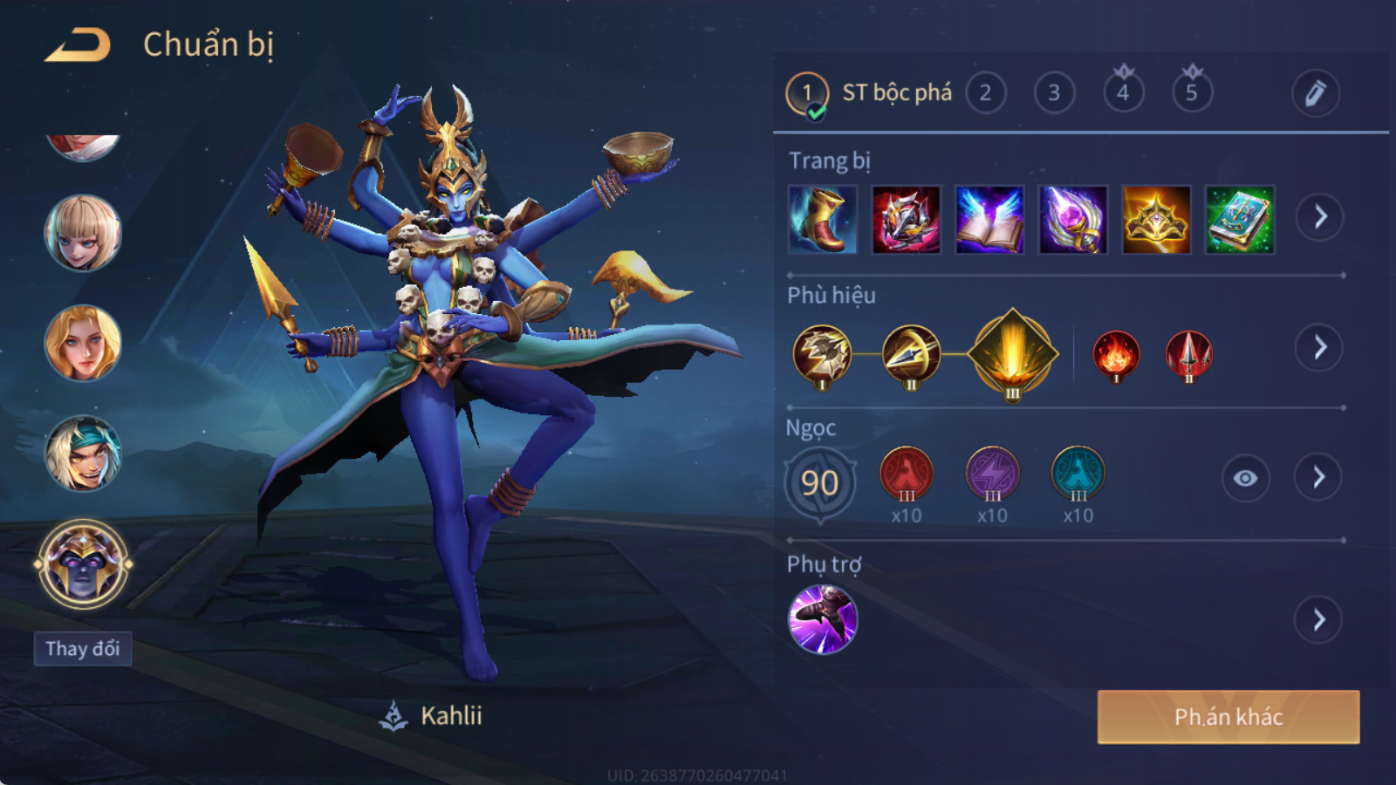
Task: Select the boots equipment item
Action: click(x=822, y=219)
